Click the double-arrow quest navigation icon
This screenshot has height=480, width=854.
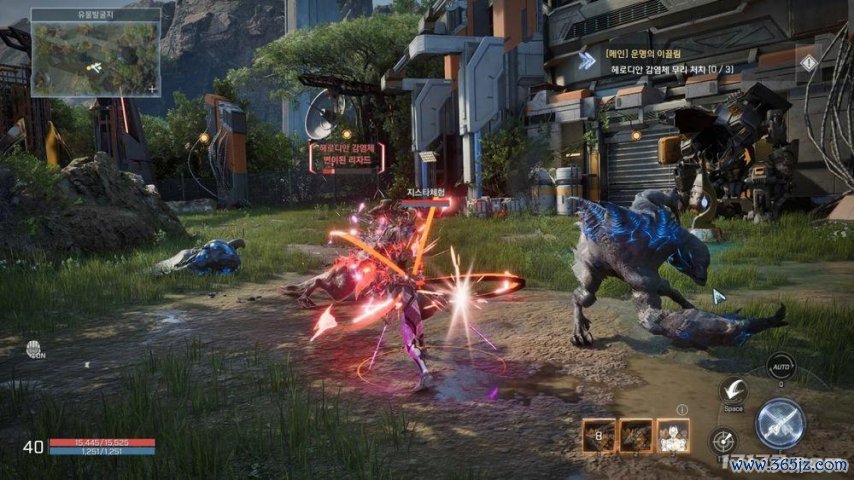pyautogui.click(x=587, y=61)
